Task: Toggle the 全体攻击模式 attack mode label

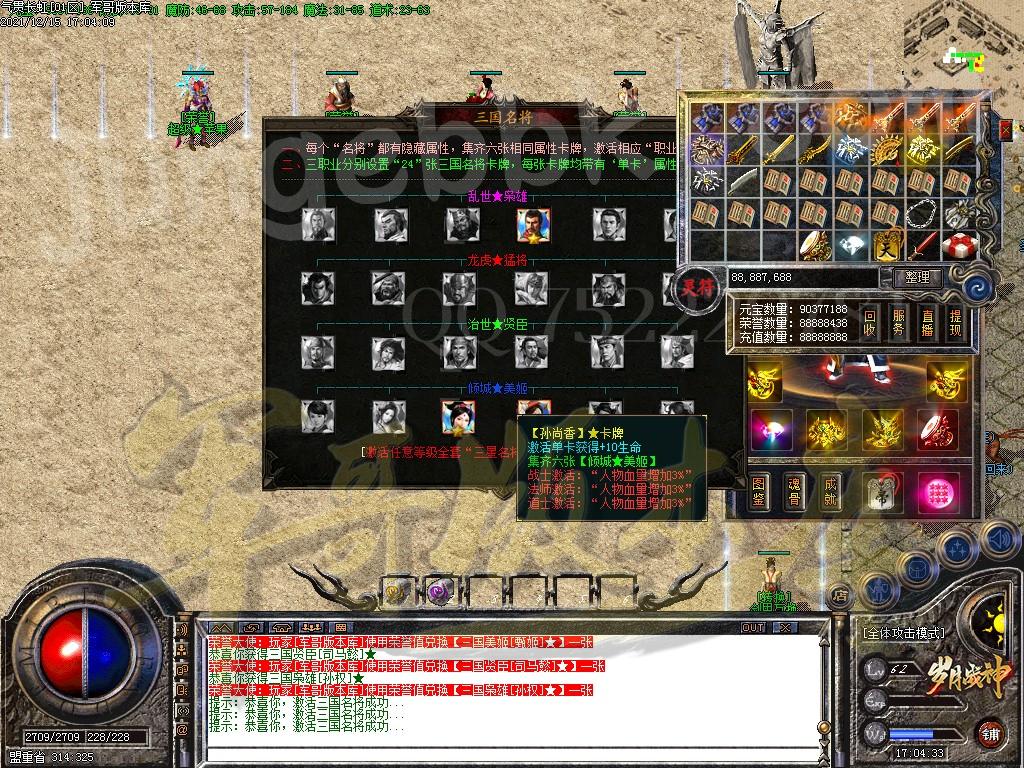Action: point(903,633)
